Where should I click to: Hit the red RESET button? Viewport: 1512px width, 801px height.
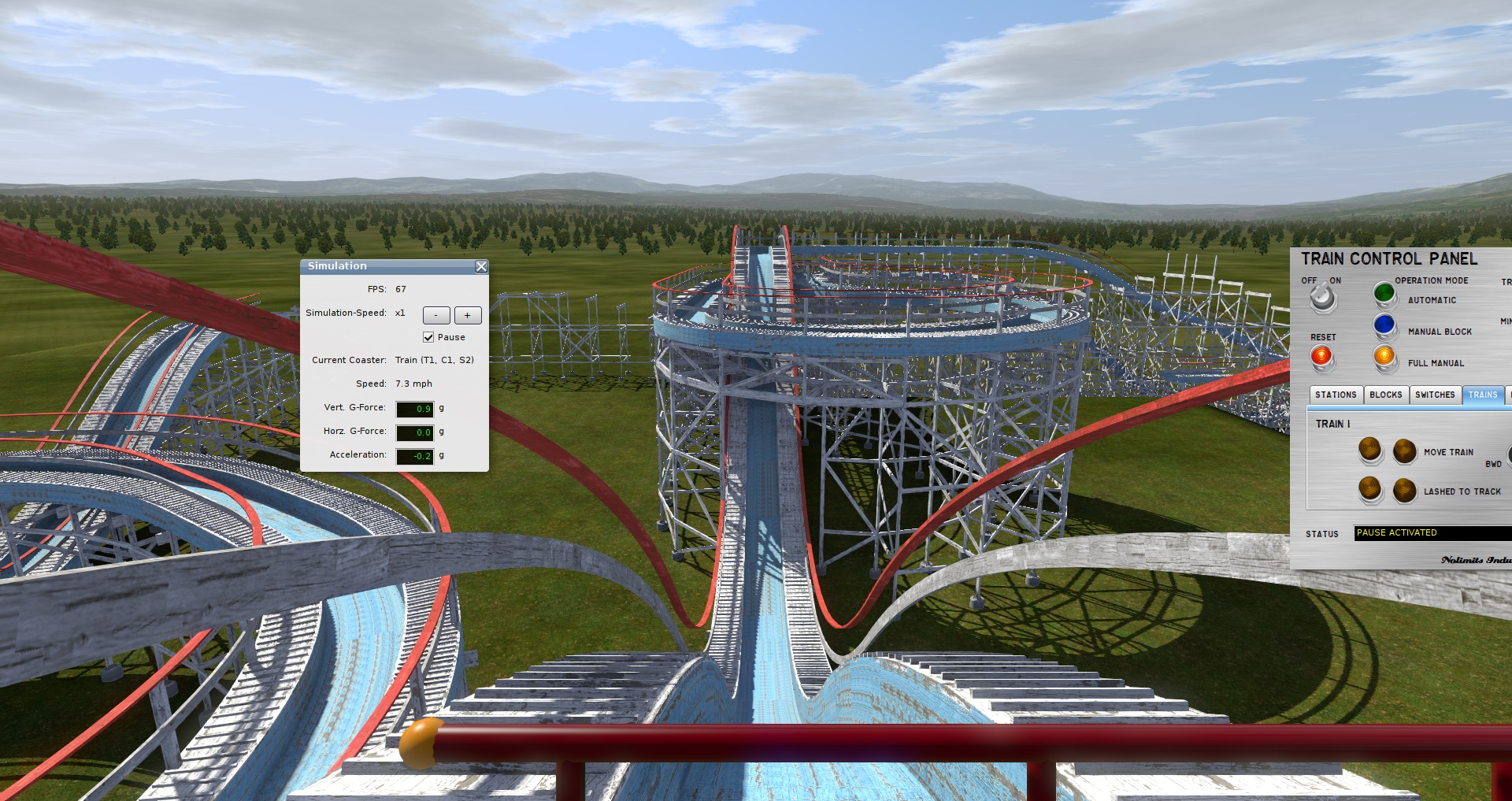[1321, 357]
